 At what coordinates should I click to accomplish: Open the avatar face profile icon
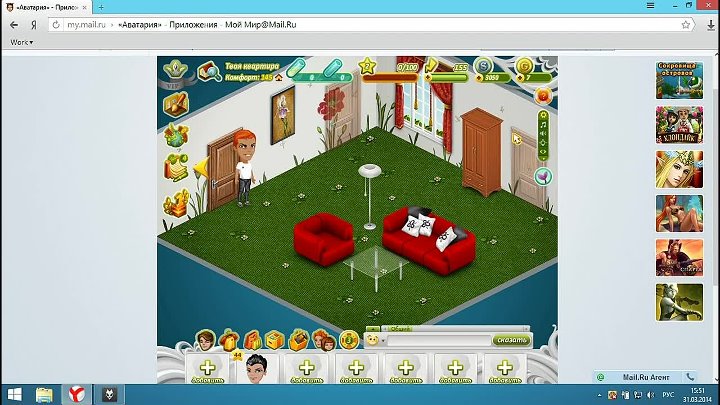(206, 340)
